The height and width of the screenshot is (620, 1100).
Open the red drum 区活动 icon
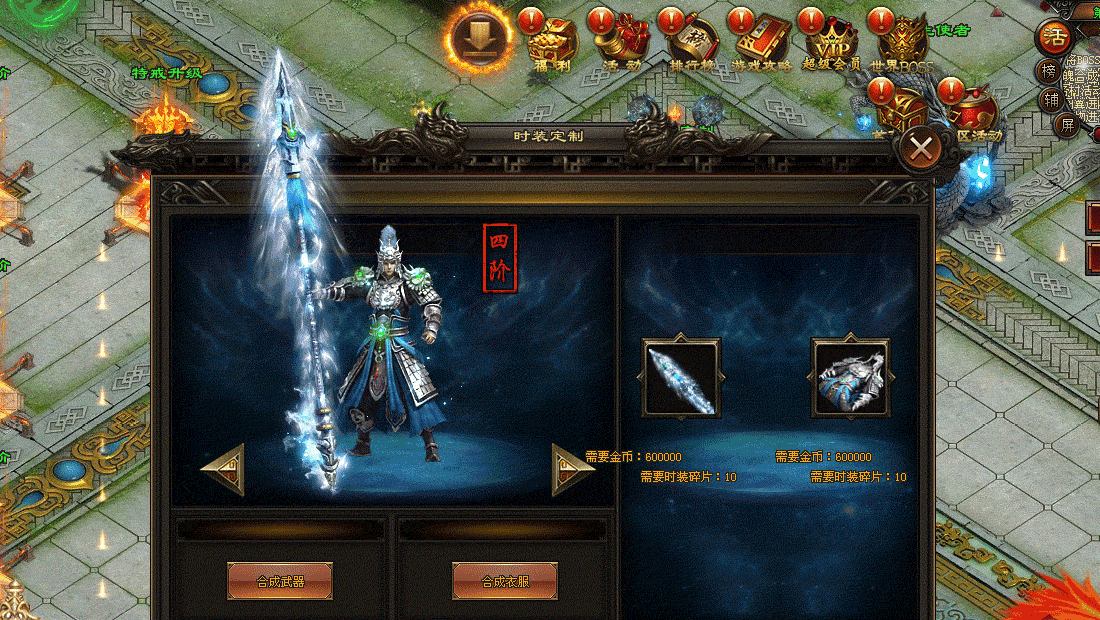(x=972, y=108)
